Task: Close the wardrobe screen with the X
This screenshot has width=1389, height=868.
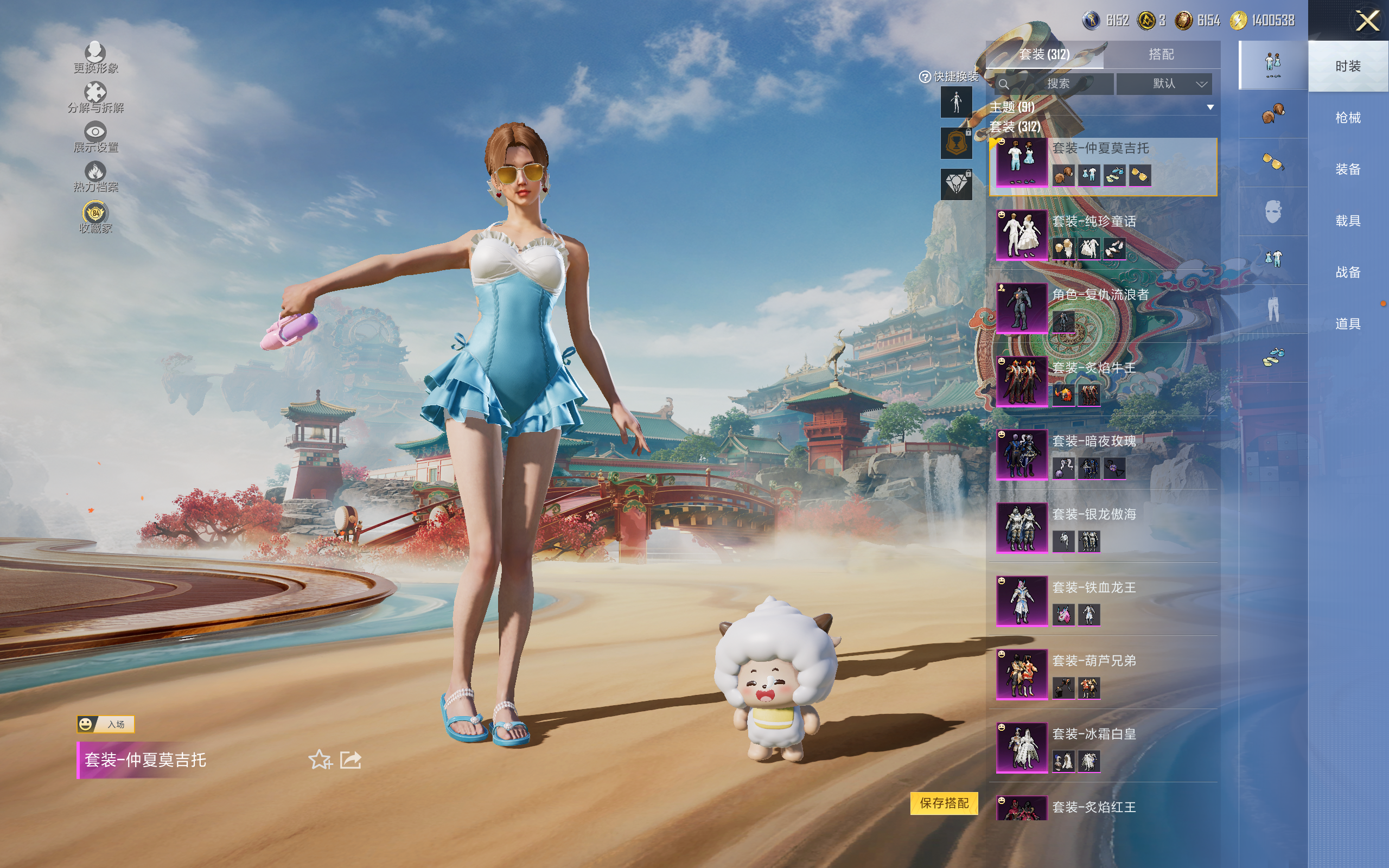Action: pos(1367,21)
